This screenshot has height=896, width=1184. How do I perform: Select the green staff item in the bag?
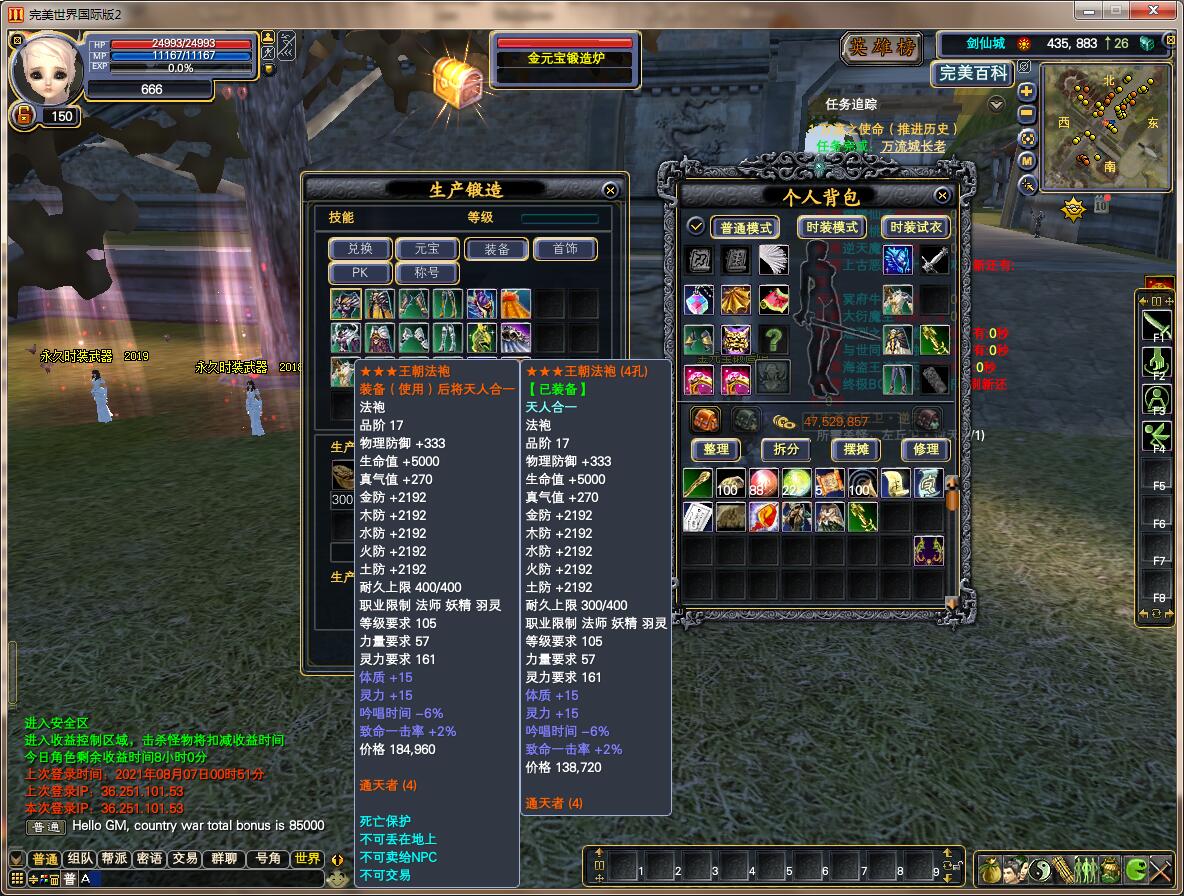(x=697, y=484)
